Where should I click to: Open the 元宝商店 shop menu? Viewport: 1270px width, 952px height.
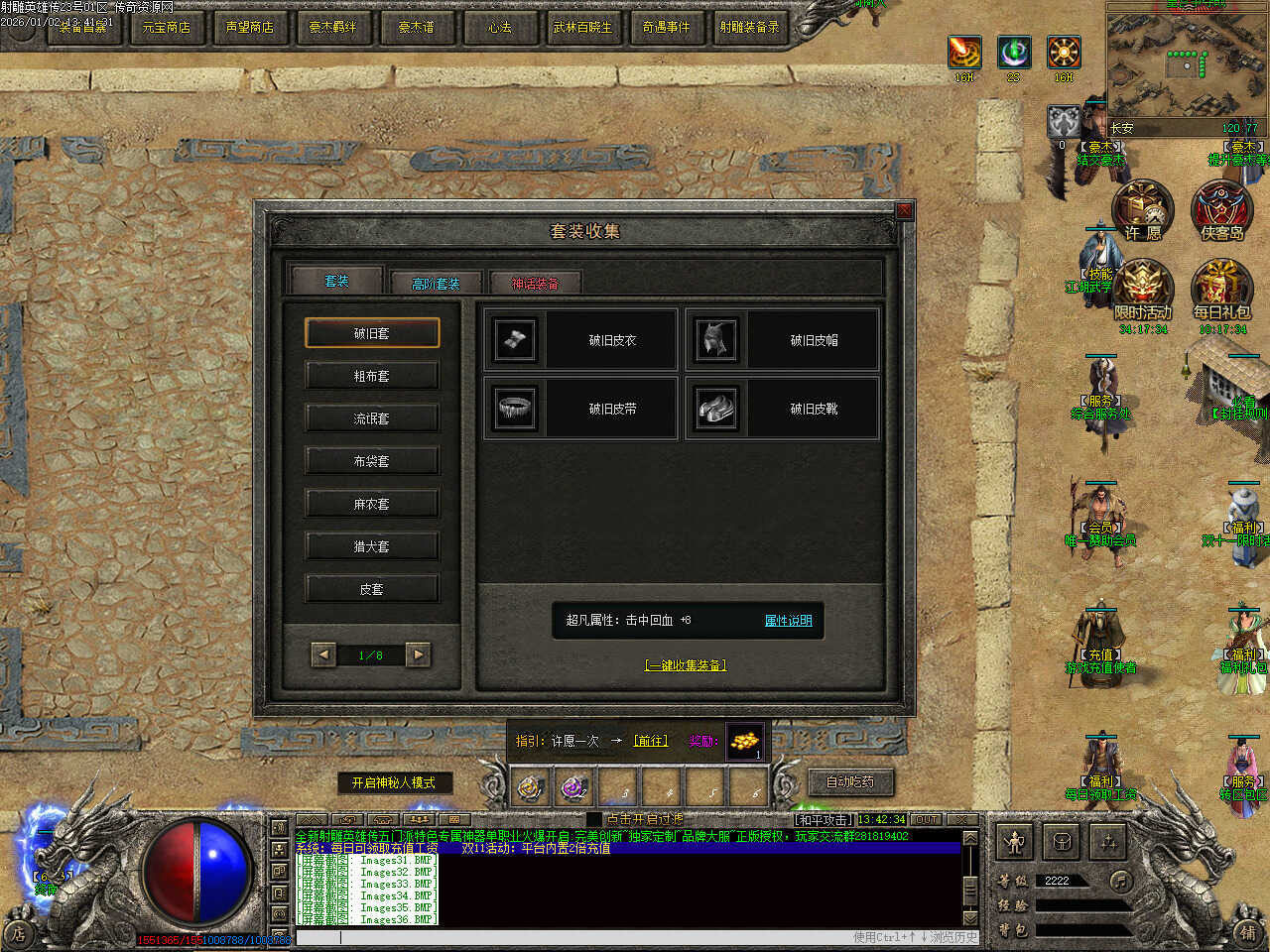click(166, 27)
